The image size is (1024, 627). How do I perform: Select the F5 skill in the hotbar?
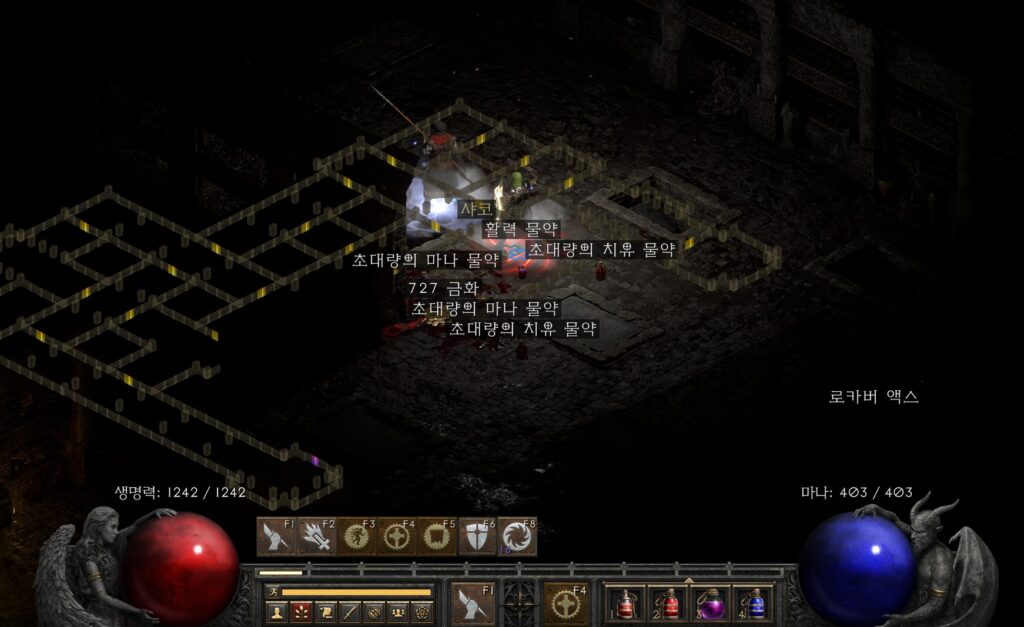[436, 537]
